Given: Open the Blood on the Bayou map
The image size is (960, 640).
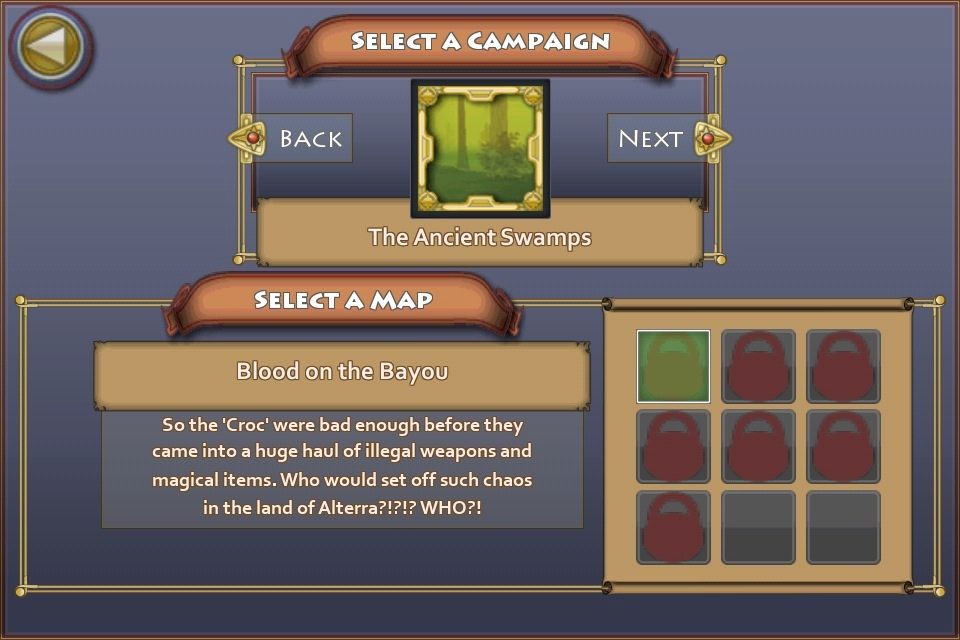Looking at the screenshot, I should [x=342, y=372].
